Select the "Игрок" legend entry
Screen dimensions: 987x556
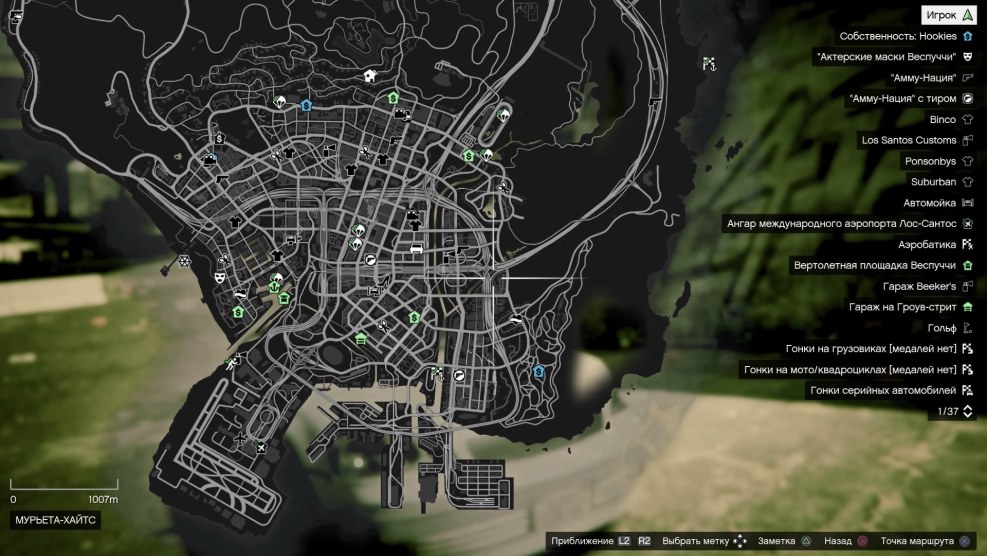(x=948, y=15)
